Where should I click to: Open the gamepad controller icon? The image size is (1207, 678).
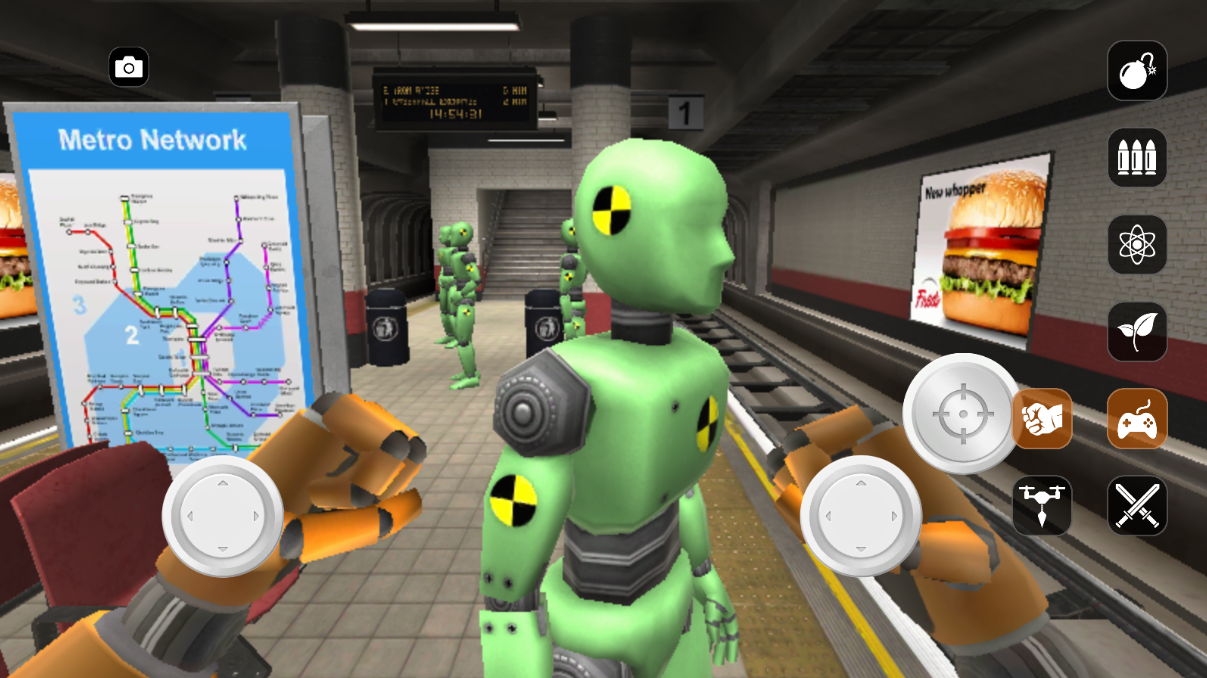[x=1137, y=418]
